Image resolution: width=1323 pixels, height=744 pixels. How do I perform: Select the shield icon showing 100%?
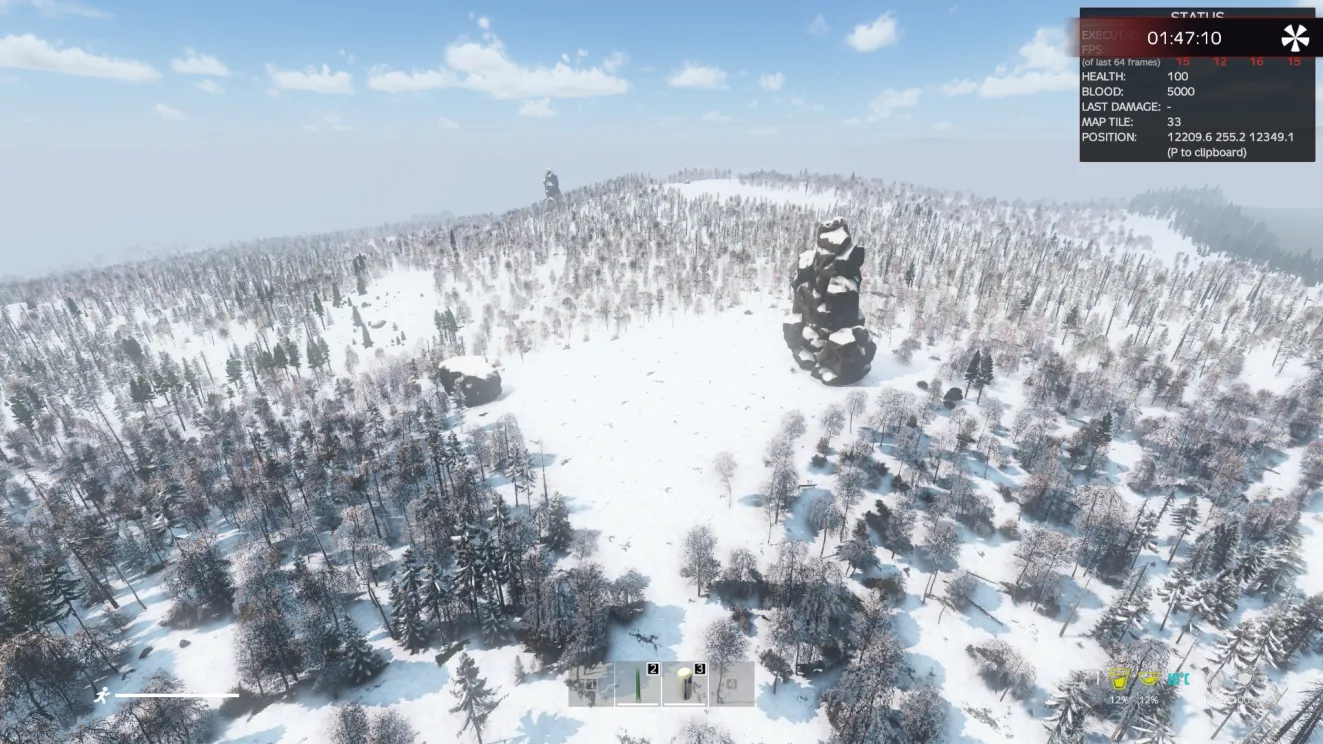(1244, 677)
